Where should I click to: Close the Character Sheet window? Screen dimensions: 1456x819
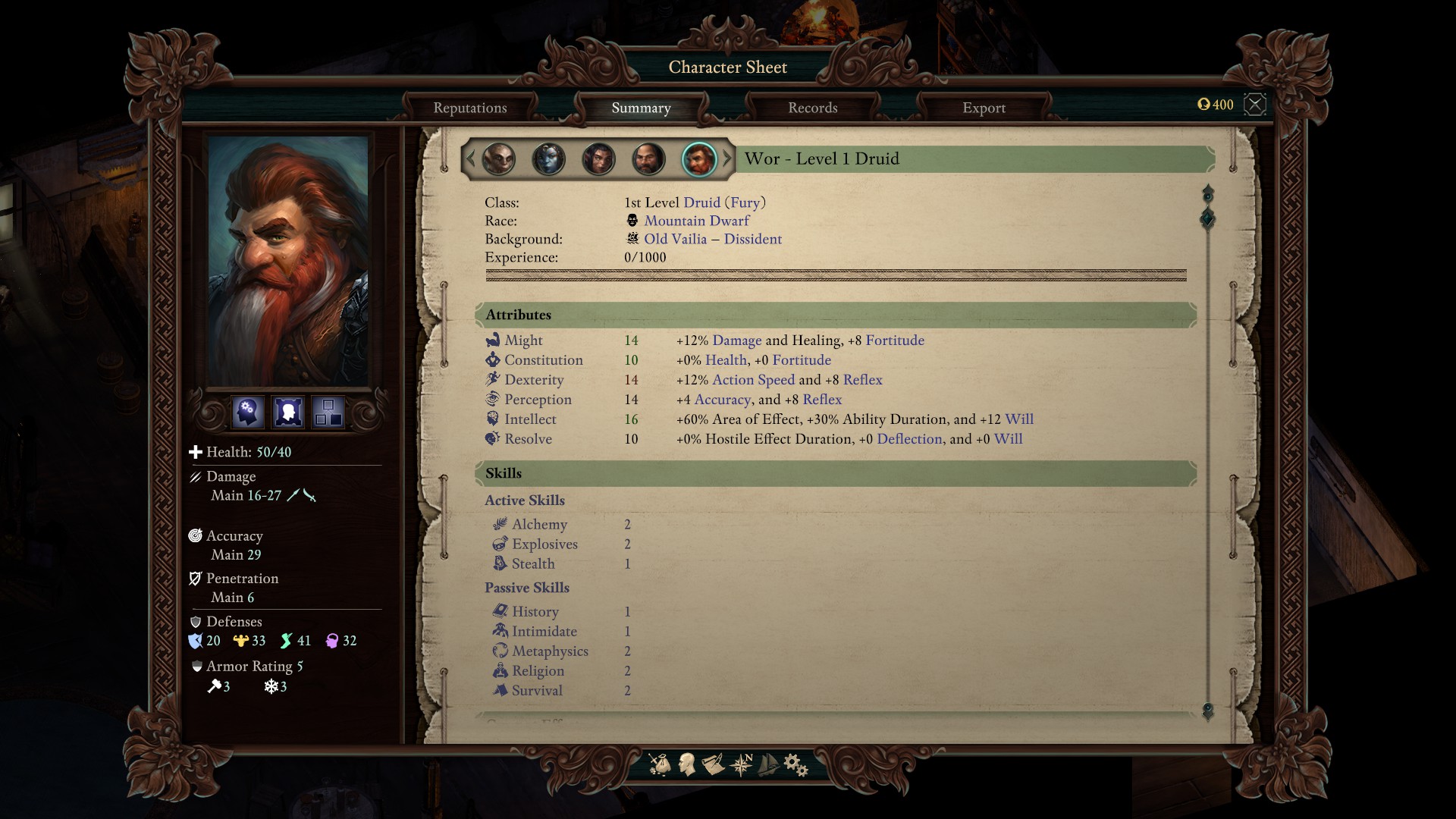coord(1255,104)
